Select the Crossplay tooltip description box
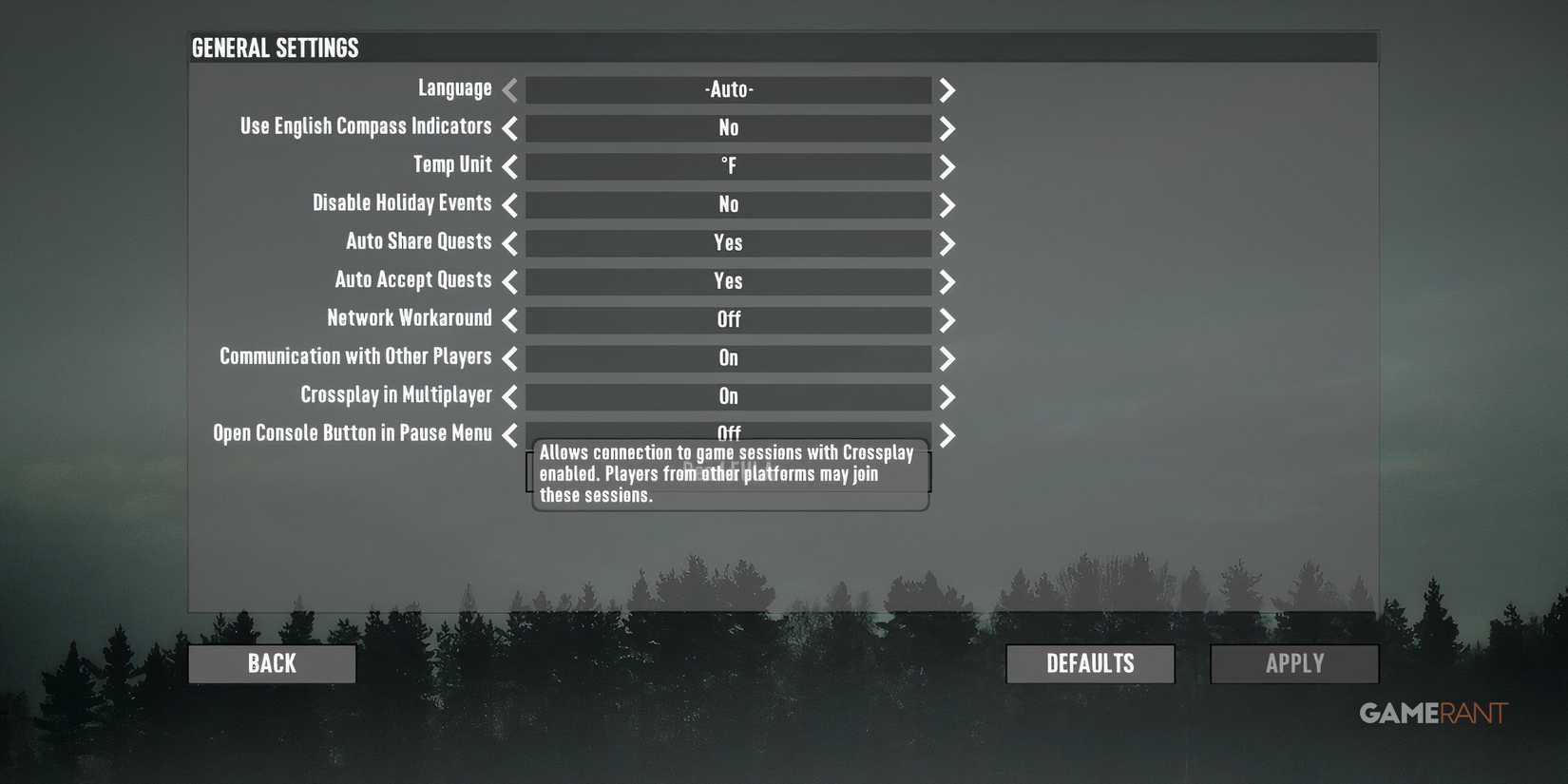1568x784 pixels. pyautogui.click(x=728, y=472)
